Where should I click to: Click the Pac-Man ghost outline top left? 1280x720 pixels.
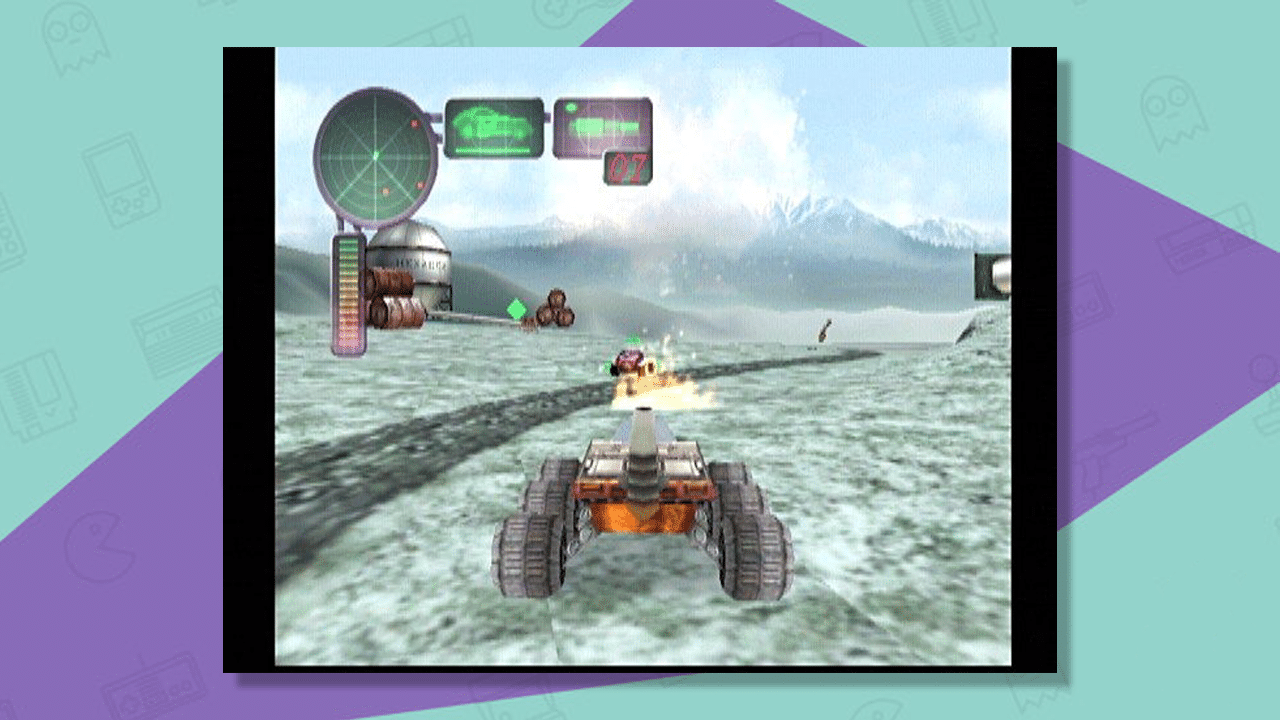coord(76,40)
